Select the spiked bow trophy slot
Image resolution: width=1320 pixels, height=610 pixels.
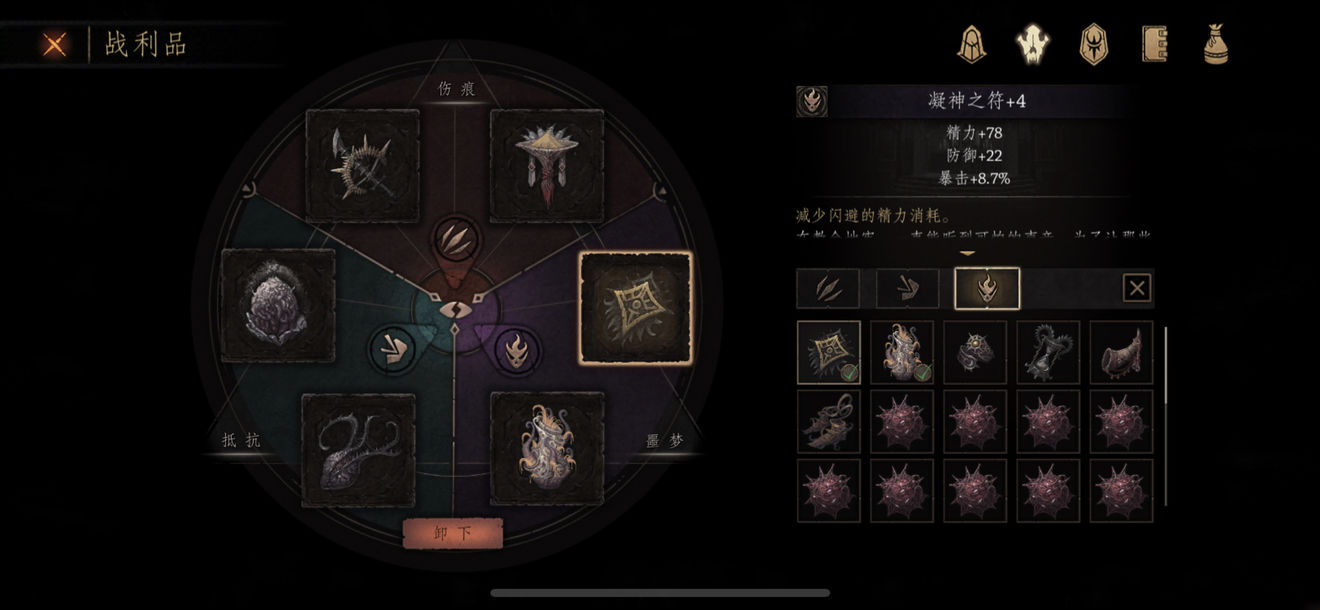pyautogui.click(x=362, y=166)
